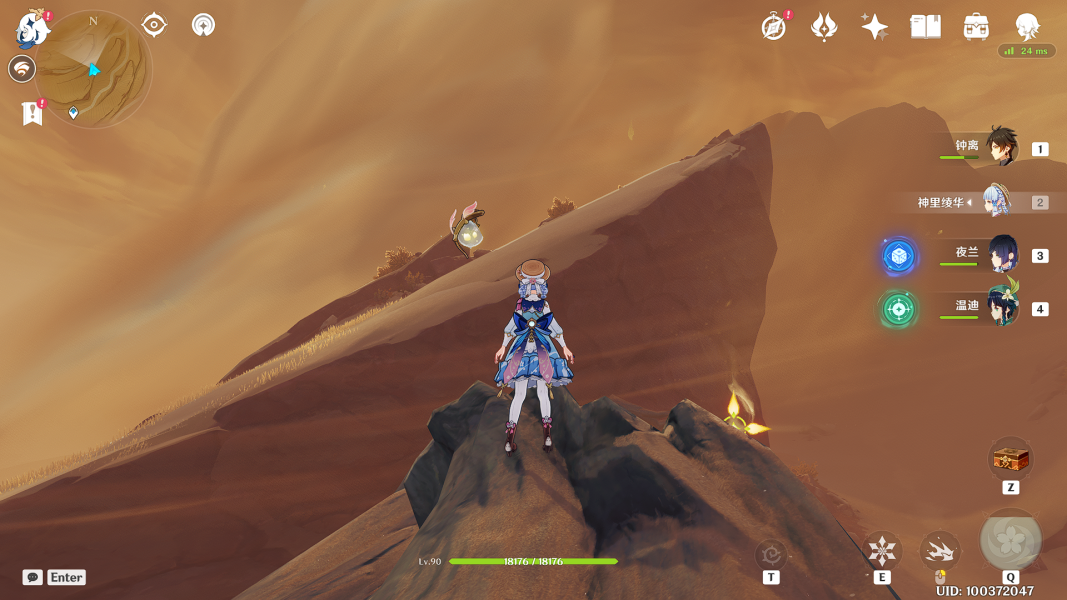Use the treasure chest gadget icon
The width and height of the screenshot is (1067, 600).
click(1010, 460)
